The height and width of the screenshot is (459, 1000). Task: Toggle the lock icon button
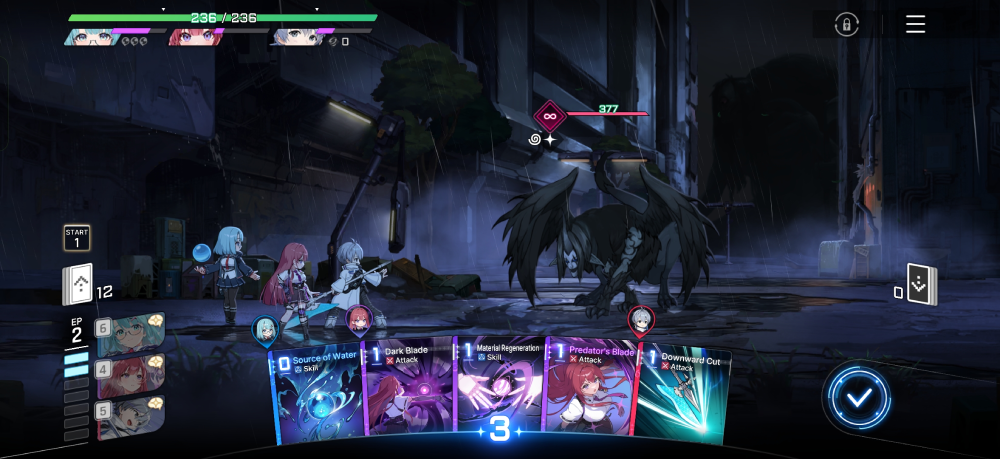847,24
